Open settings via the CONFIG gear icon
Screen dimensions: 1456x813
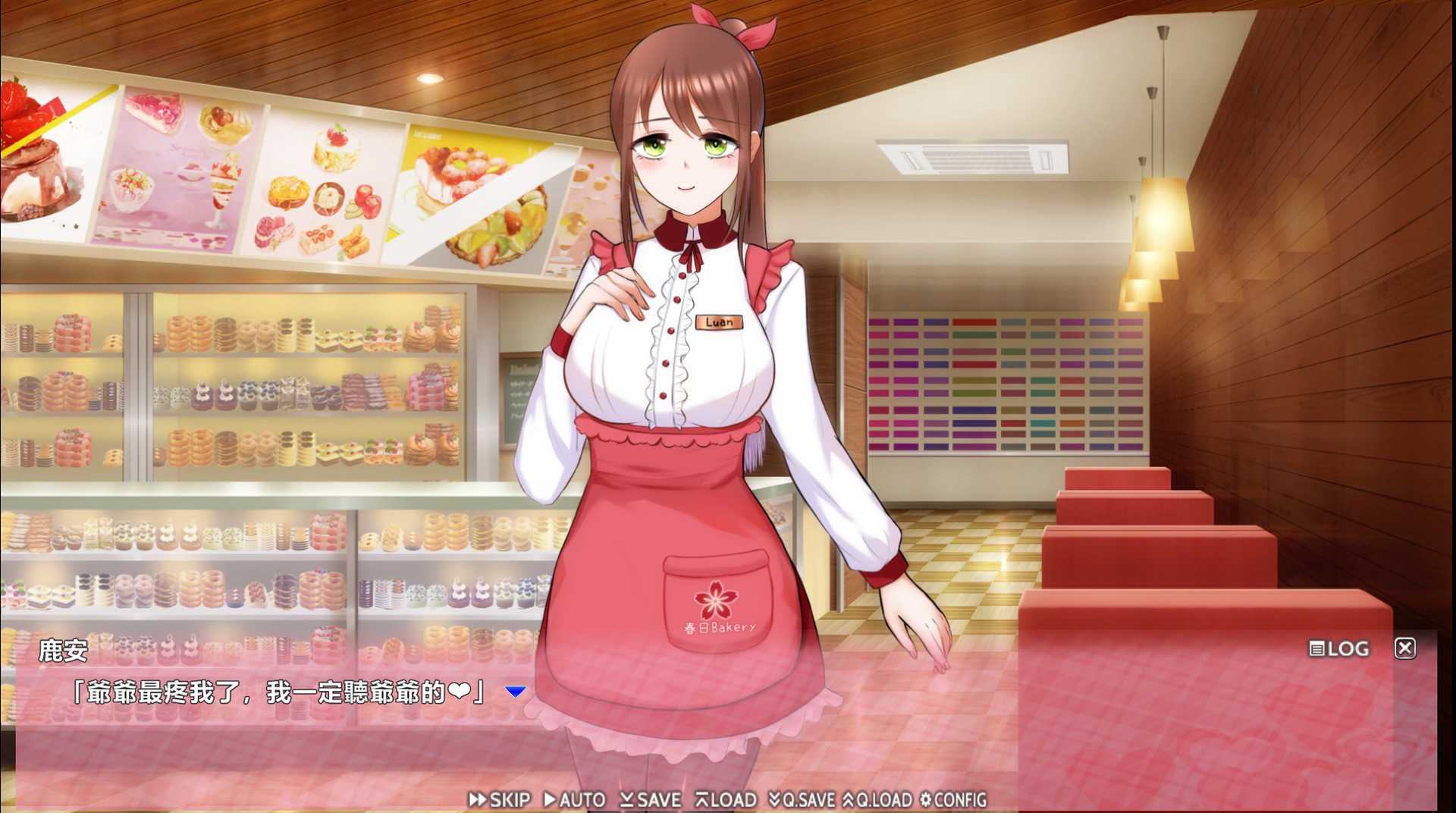pyautogui.click(x=927, y=799)
